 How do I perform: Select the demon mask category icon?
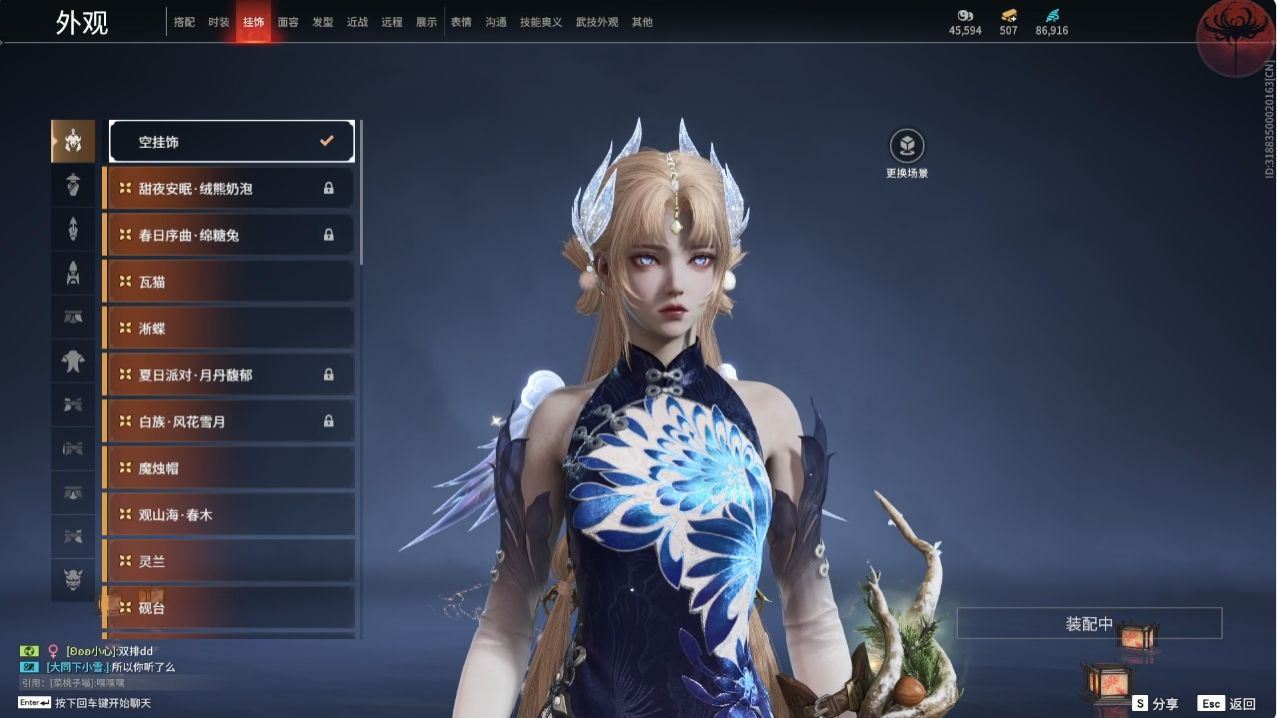point(73,579)
